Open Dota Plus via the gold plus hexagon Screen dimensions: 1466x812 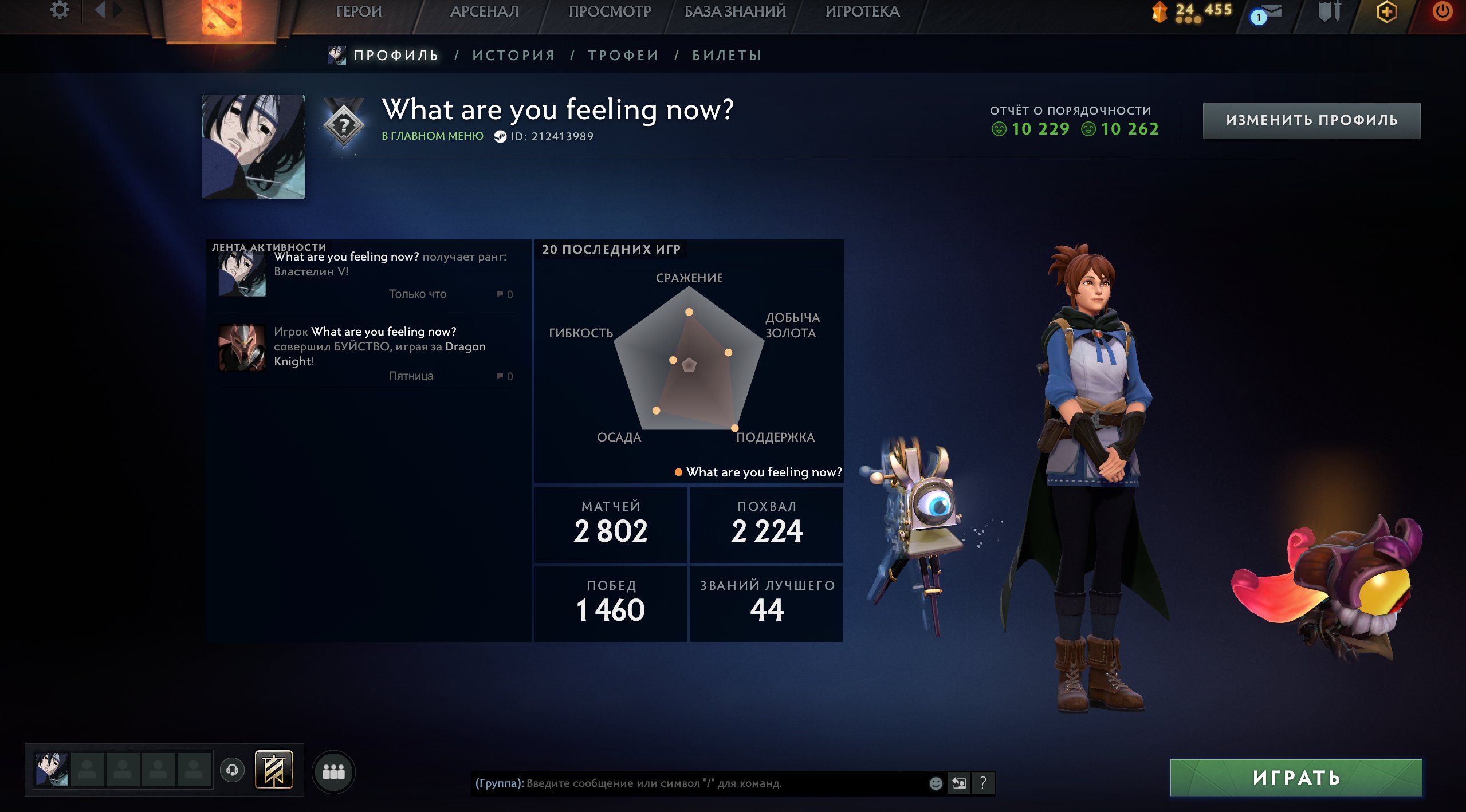click(x=1386, y=11)
